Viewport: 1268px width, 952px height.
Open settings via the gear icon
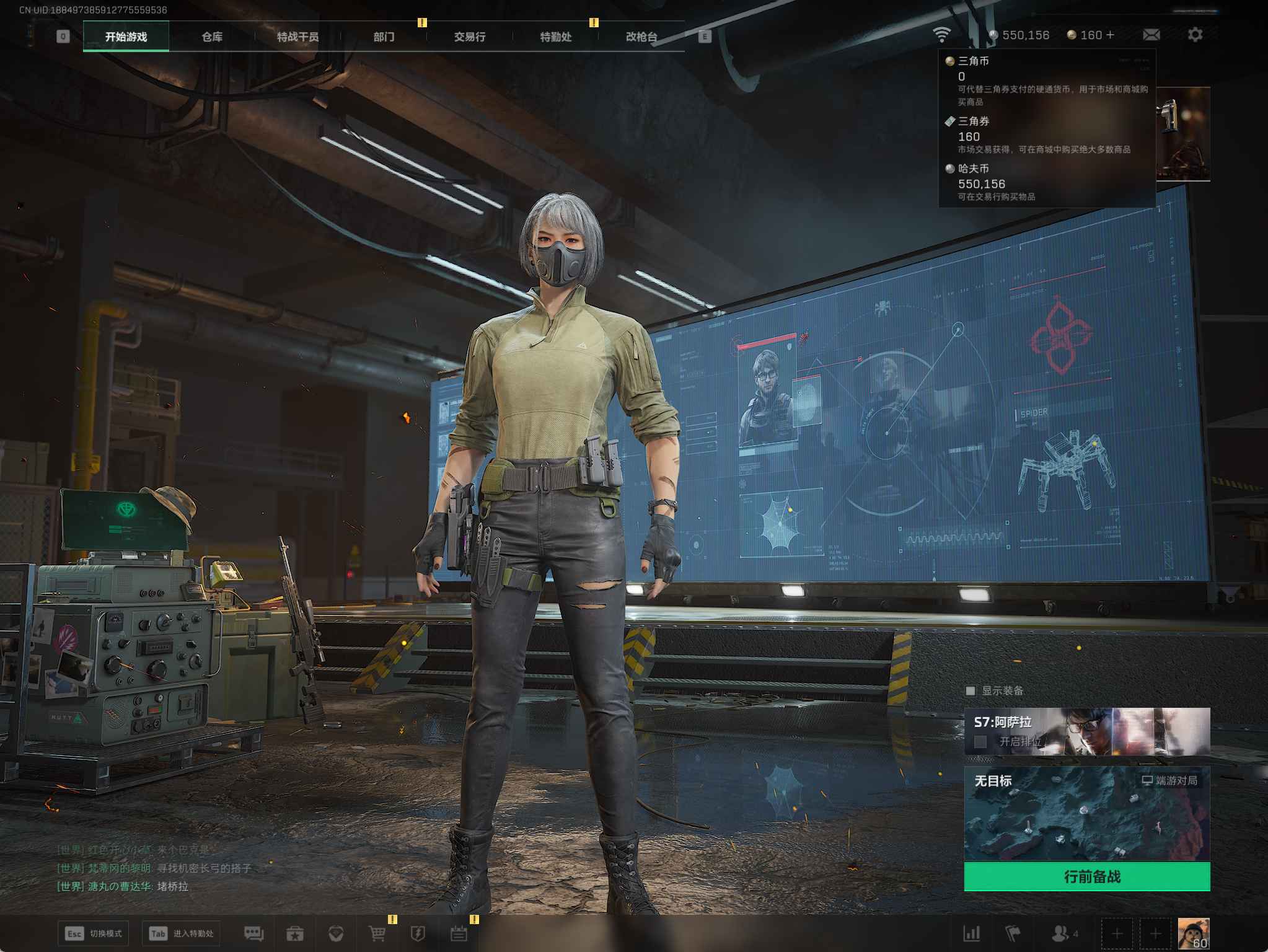1195,35
